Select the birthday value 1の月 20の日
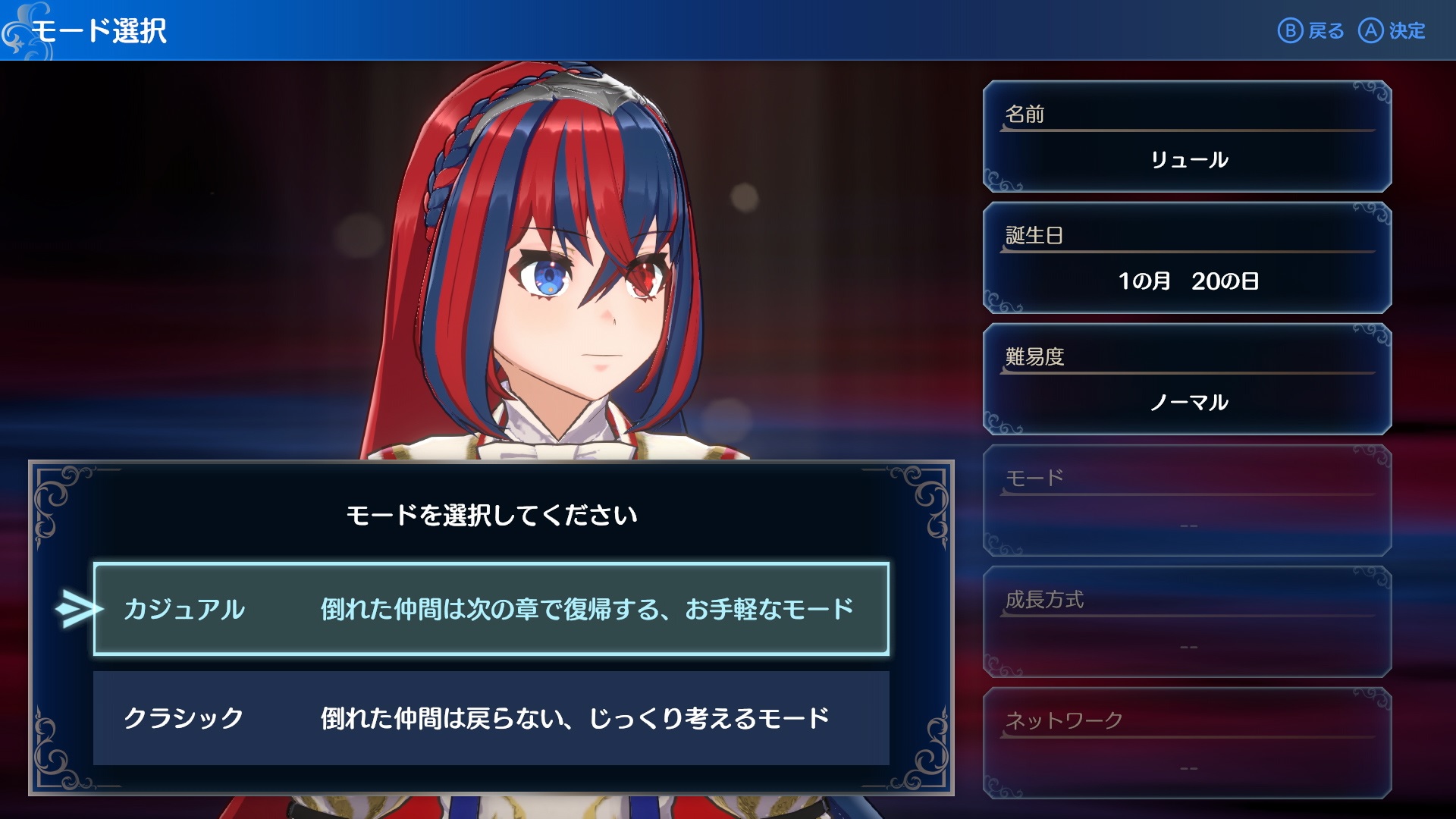This screenshot has width=1456, height=819. pyautogui.click(x=1187, y=281)
